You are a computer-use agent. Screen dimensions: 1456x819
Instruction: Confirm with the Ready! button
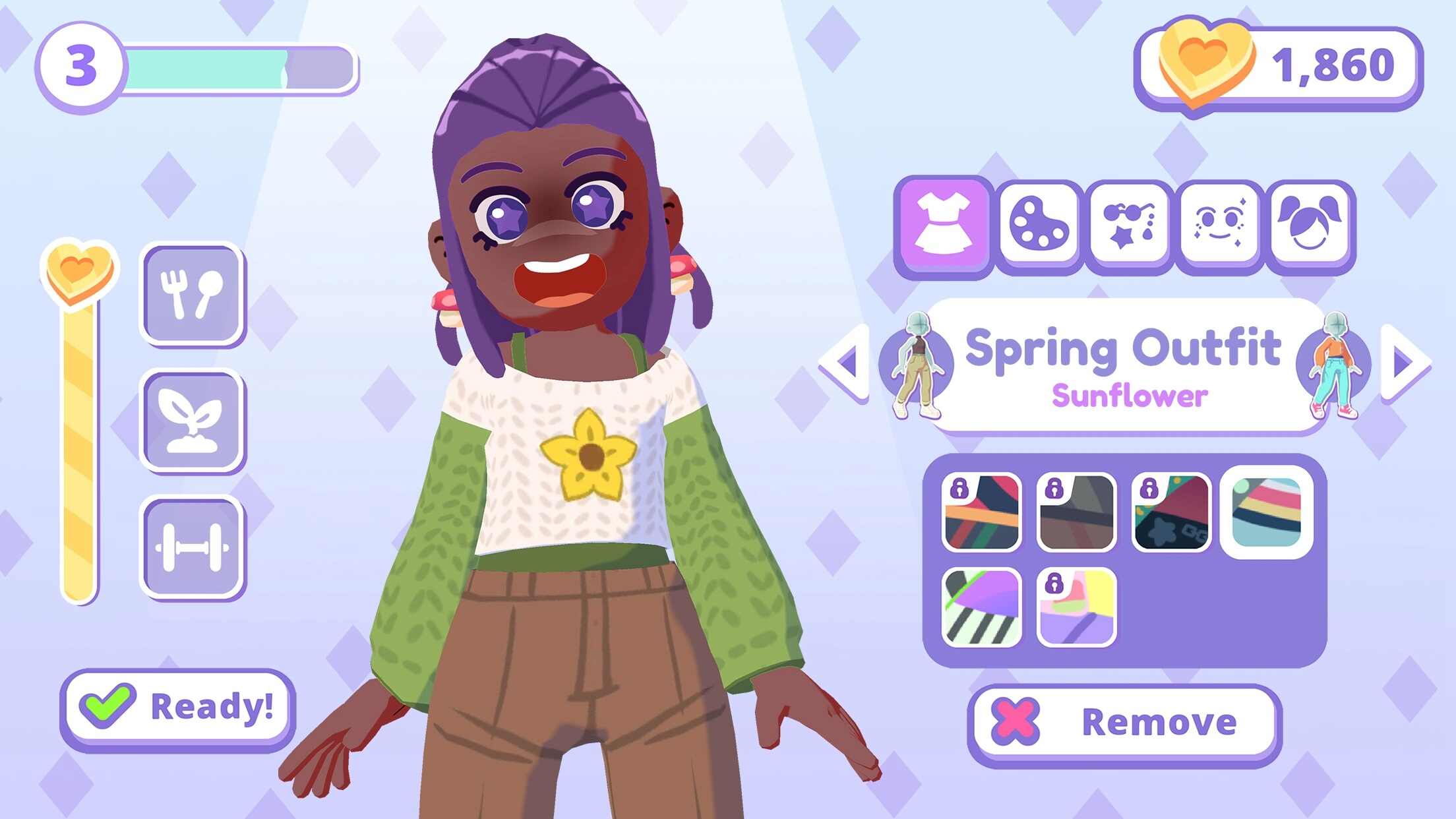[x=177, y=707]
